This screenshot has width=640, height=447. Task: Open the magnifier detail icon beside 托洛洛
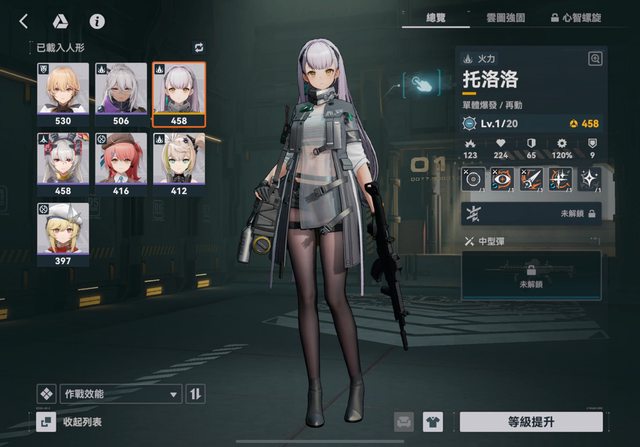(596, 59)
